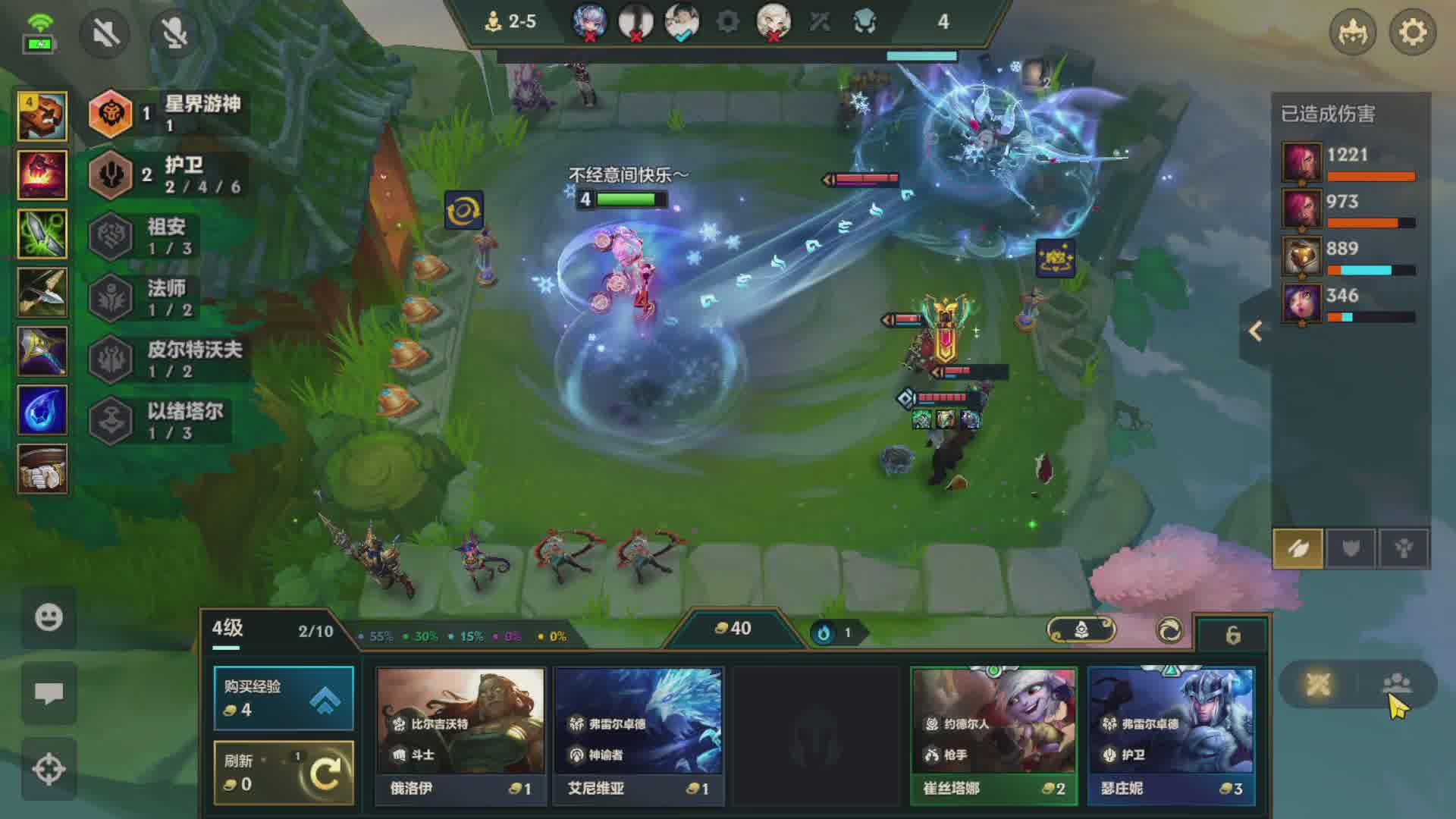Image resolution: width=1456 pixels, height=819 pixels.
Task: Switch to the shield damage-taken tab
Action: 1351,548
